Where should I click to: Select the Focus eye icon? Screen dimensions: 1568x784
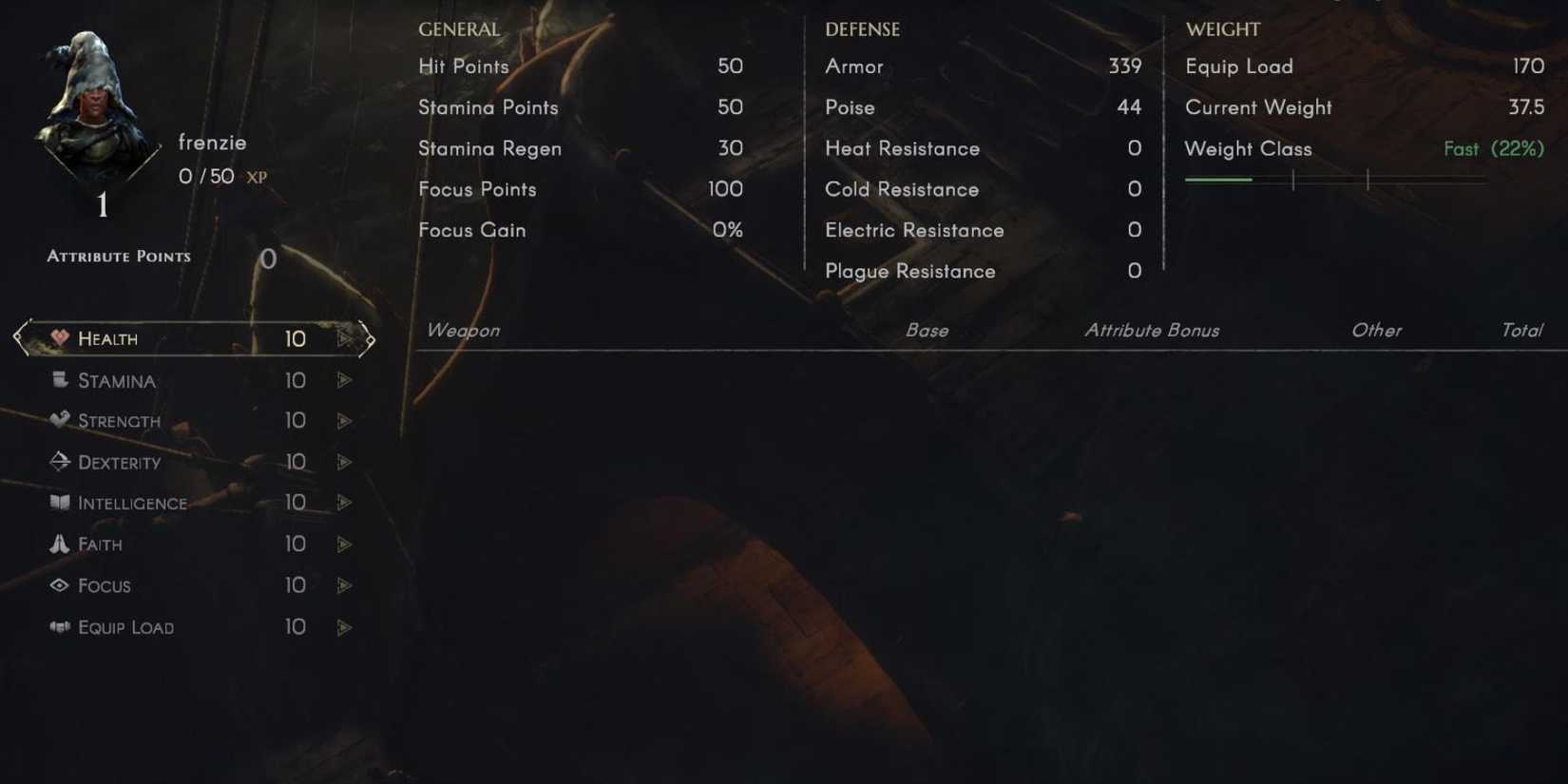(61, 586)
